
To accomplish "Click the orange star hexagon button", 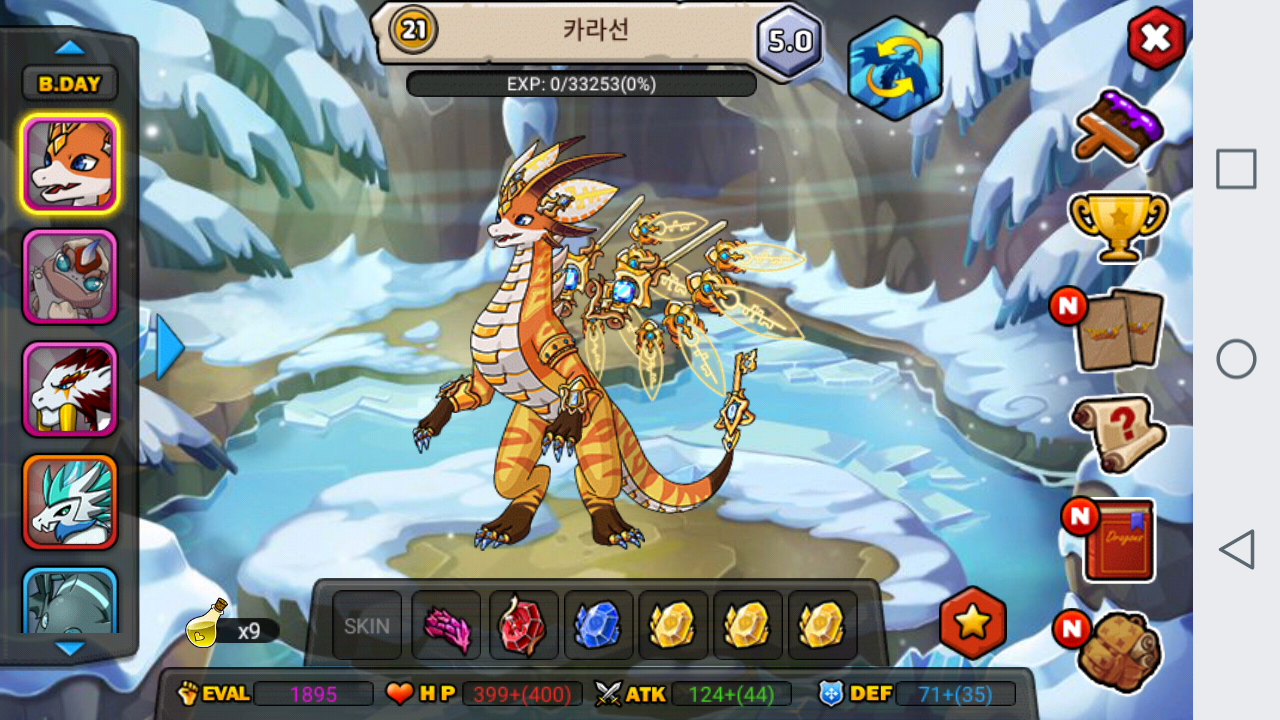I will pos(973,623).
